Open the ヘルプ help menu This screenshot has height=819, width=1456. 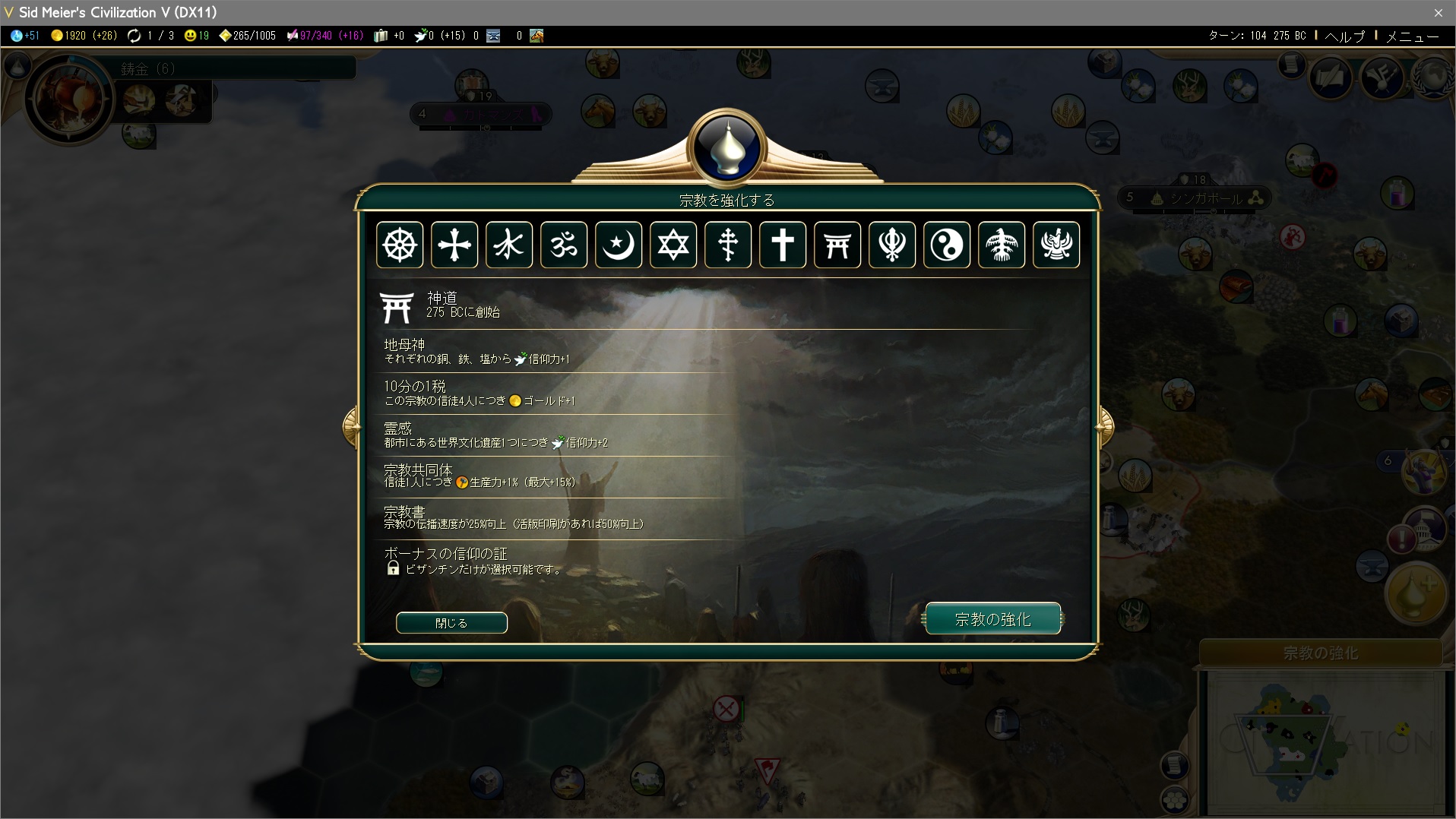coord(1344,36)
